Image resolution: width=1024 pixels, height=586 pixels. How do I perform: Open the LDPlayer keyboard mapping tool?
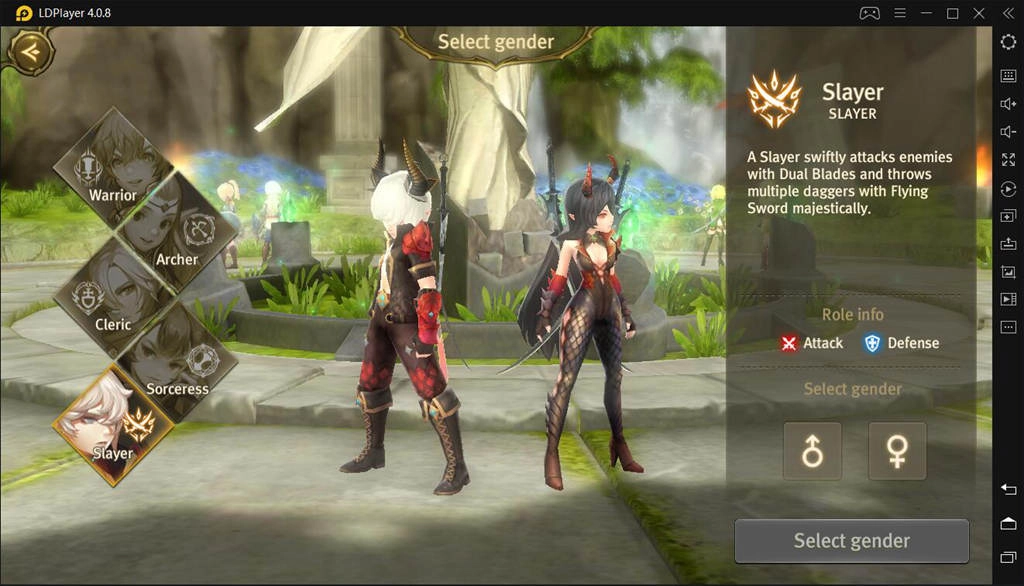tap(1008, 75)
